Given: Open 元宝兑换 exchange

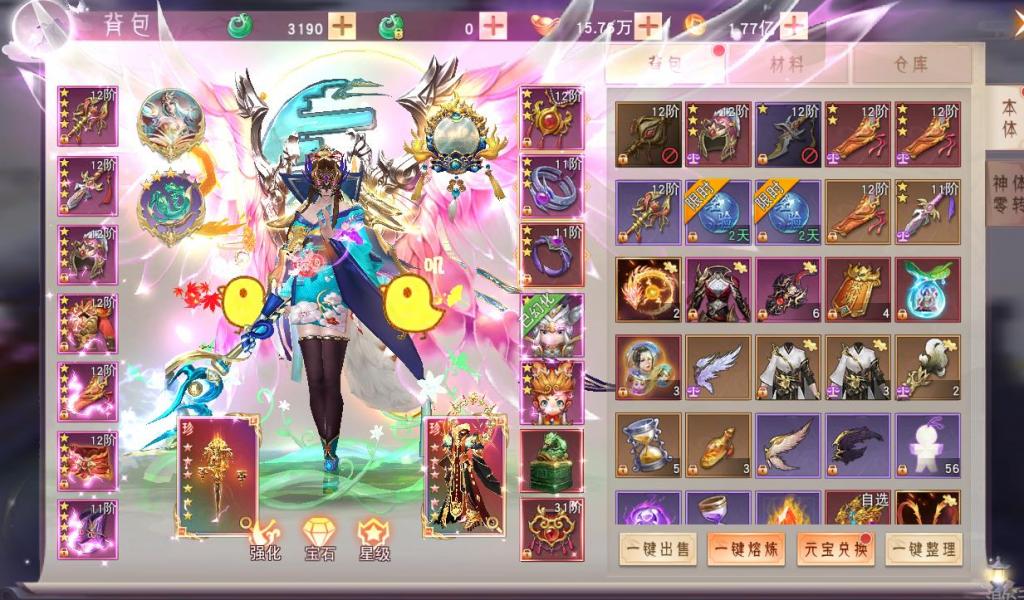Looking at the screenshot, I should (835, 548).
